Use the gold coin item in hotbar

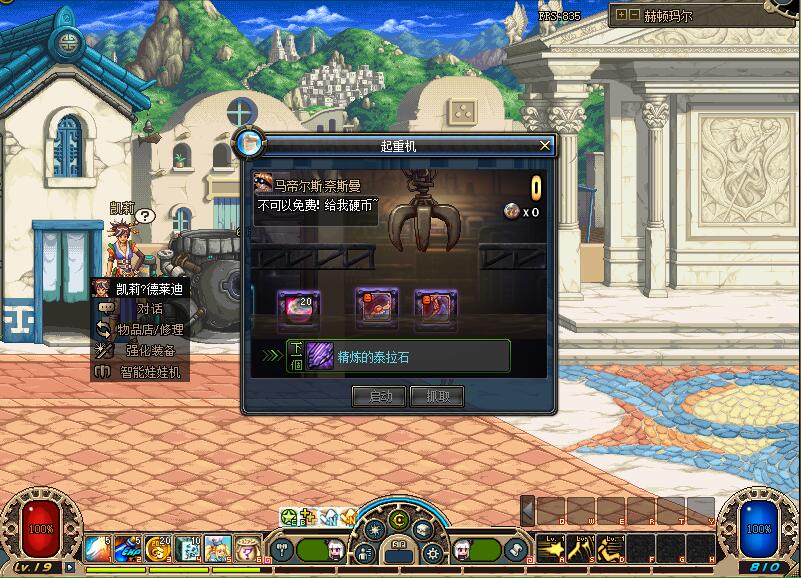pos(158,548)
